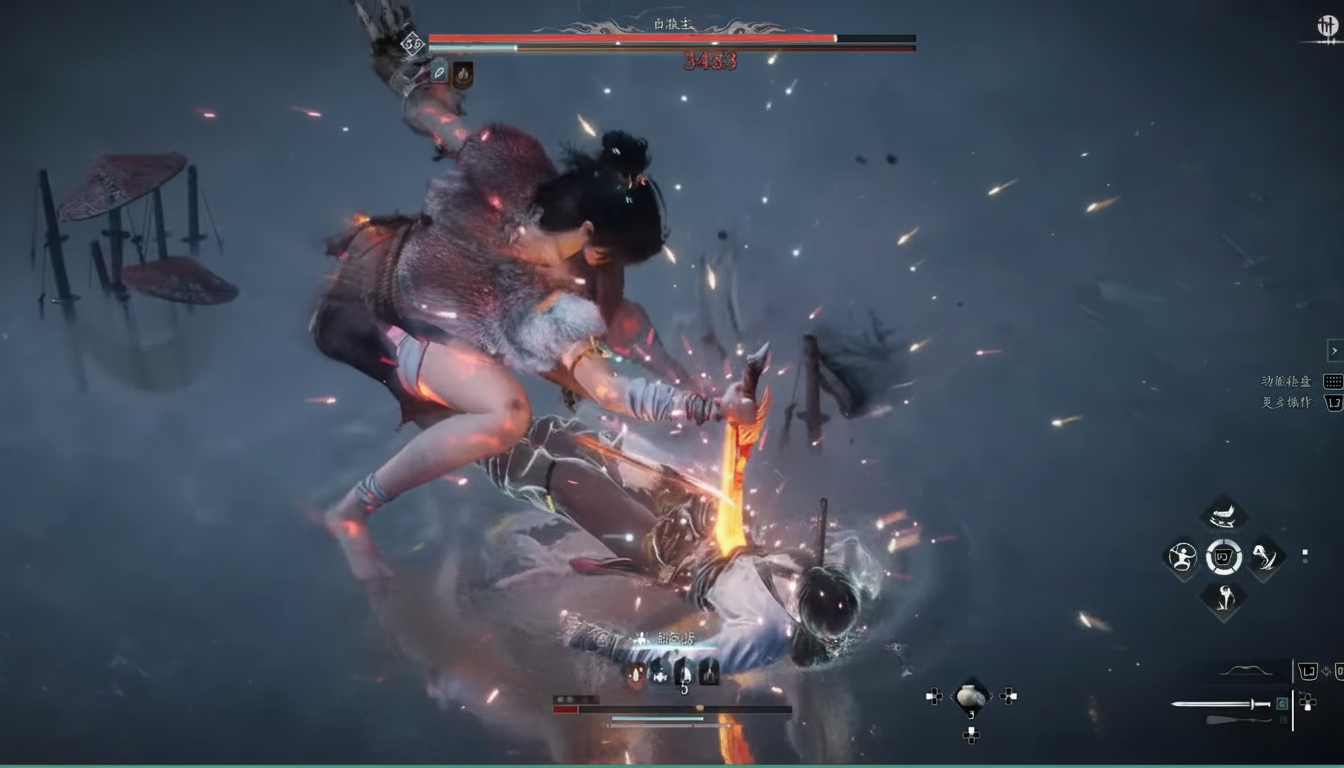
Task: Click the healing gourd item icon
Action: tap(970, 695)
